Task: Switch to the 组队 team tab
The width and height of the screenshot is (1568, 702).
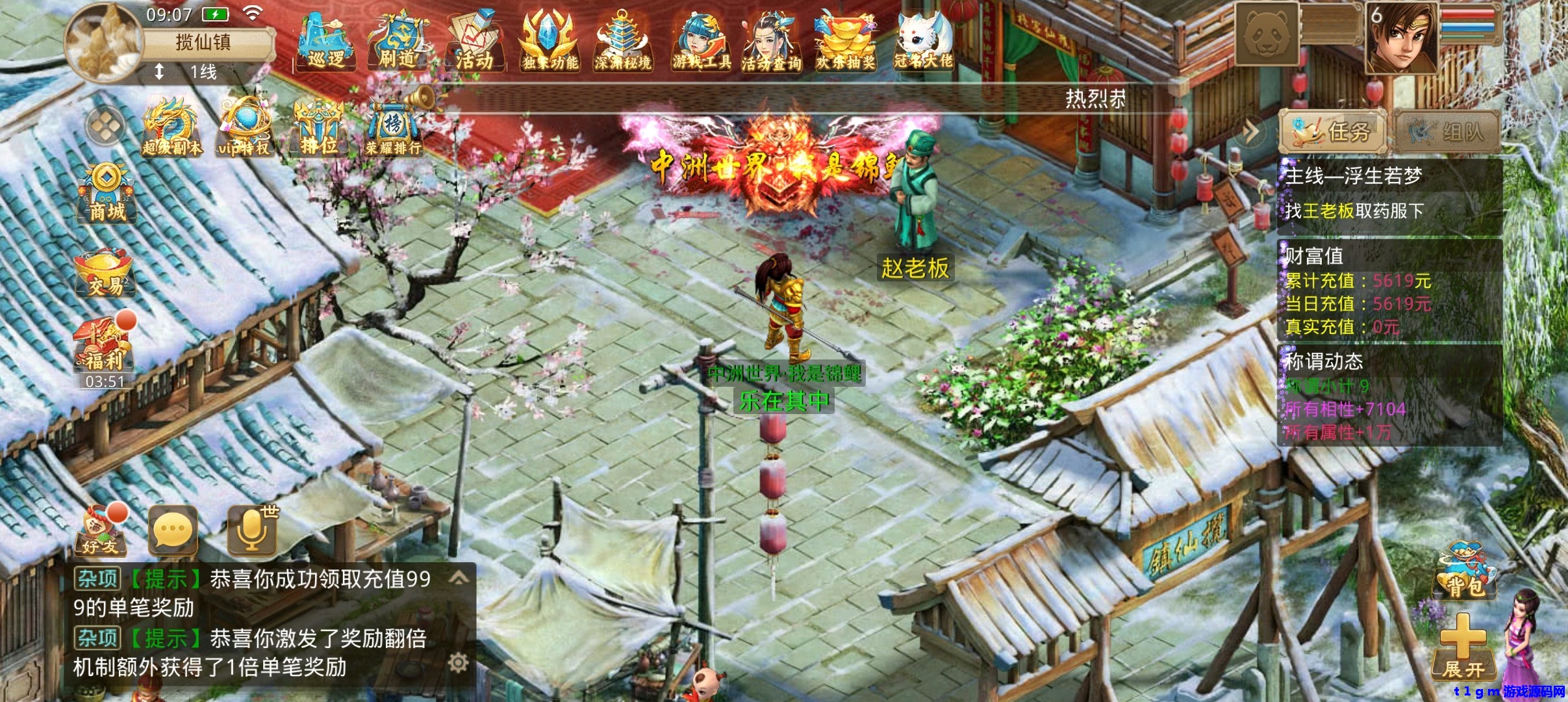Action: click(1448, 132)
